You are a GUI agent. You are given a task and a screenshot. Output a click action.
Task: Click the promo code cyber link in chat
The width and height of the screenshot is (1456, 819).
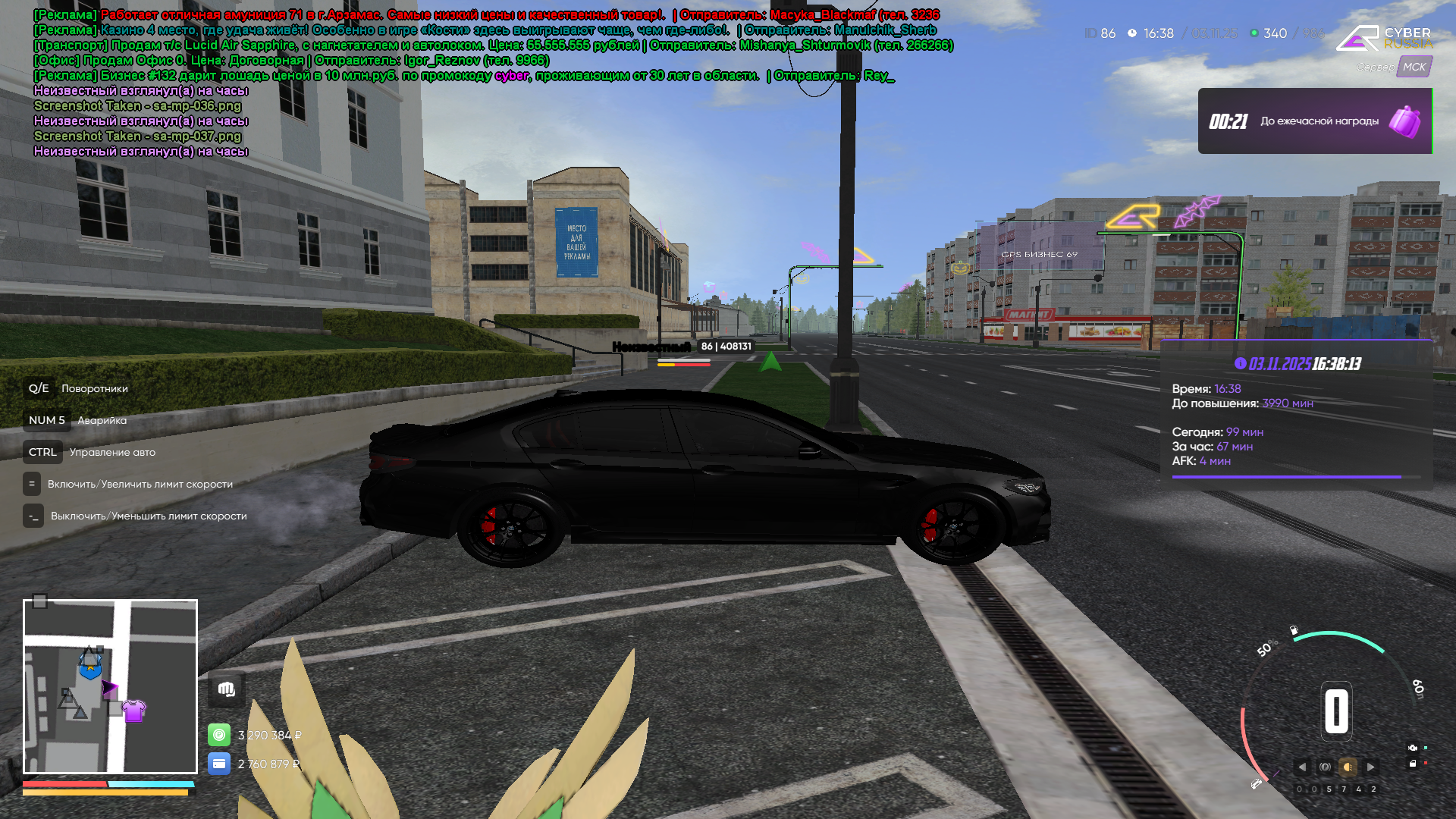click(509, 76)
